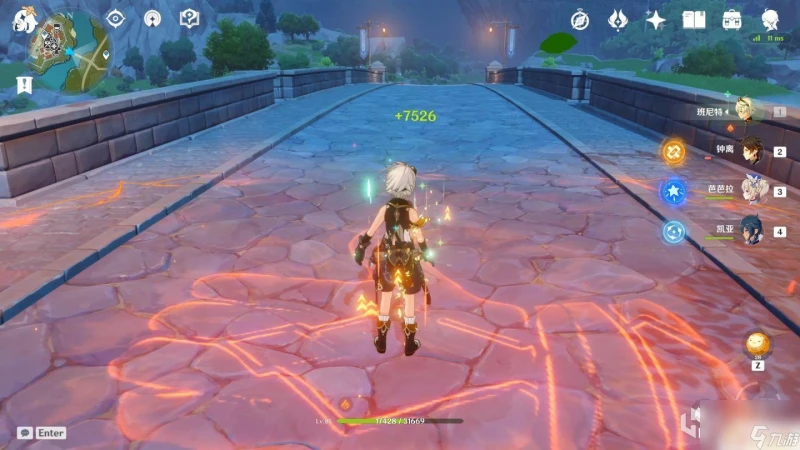Open the quest exclamation-mark icon below the minimap
Screen dimensions: 800x450
(x=21, y=83)
